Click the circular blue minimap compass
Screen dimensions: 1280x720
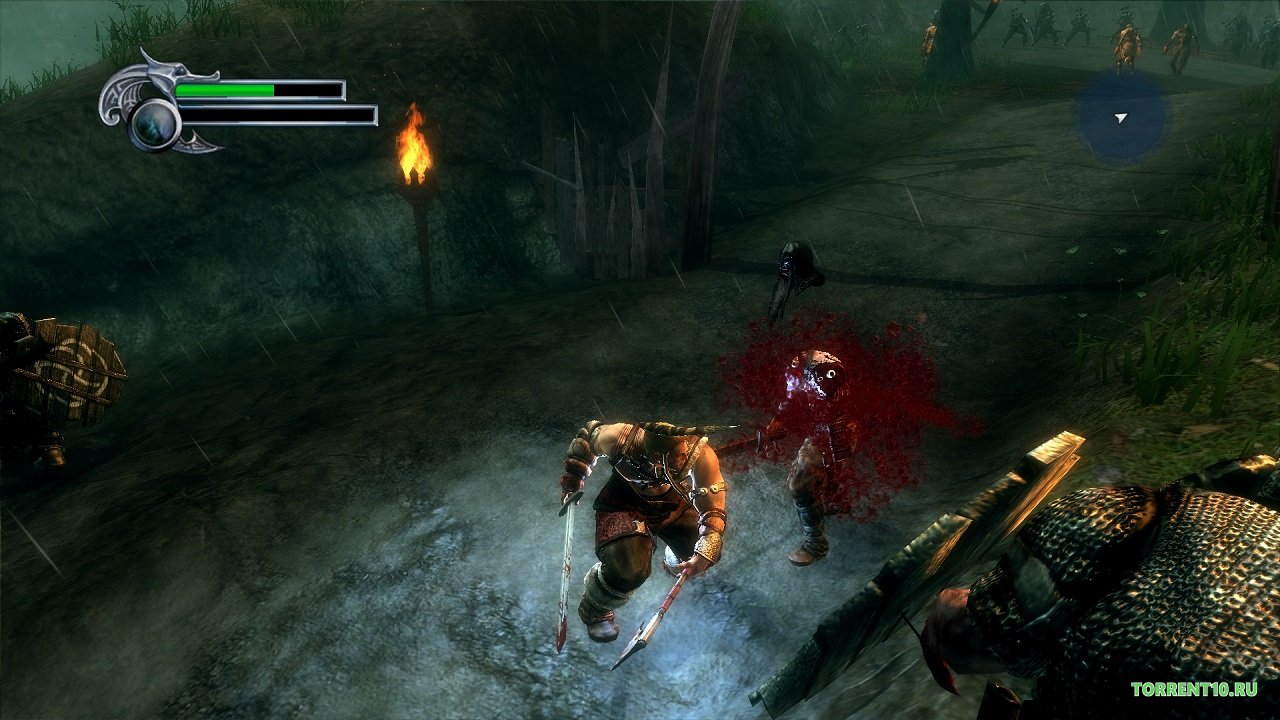pos(1120,118)
